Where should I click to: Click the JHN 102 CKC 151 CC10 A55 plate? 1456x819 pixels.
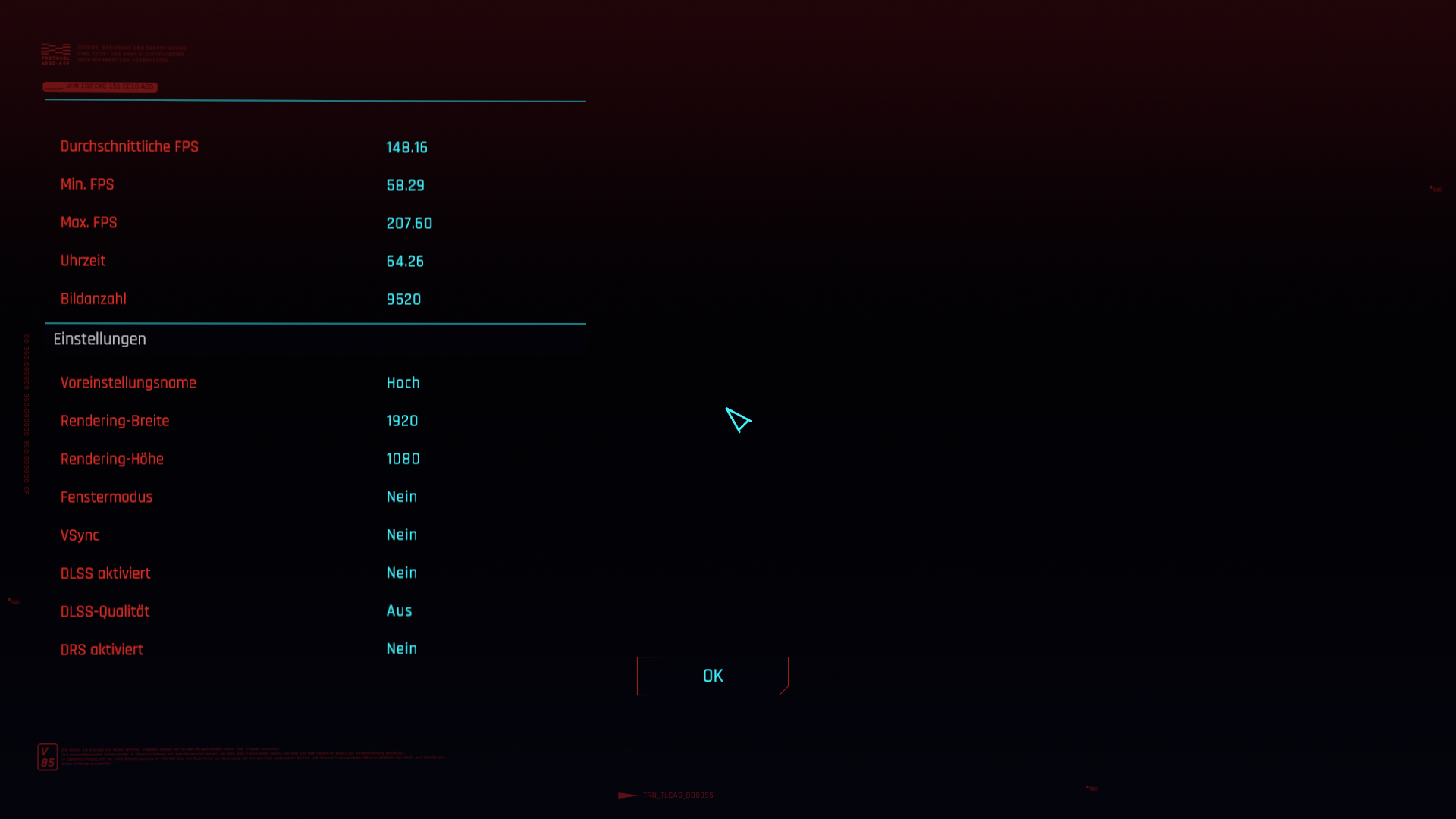[x=100, y=86]
